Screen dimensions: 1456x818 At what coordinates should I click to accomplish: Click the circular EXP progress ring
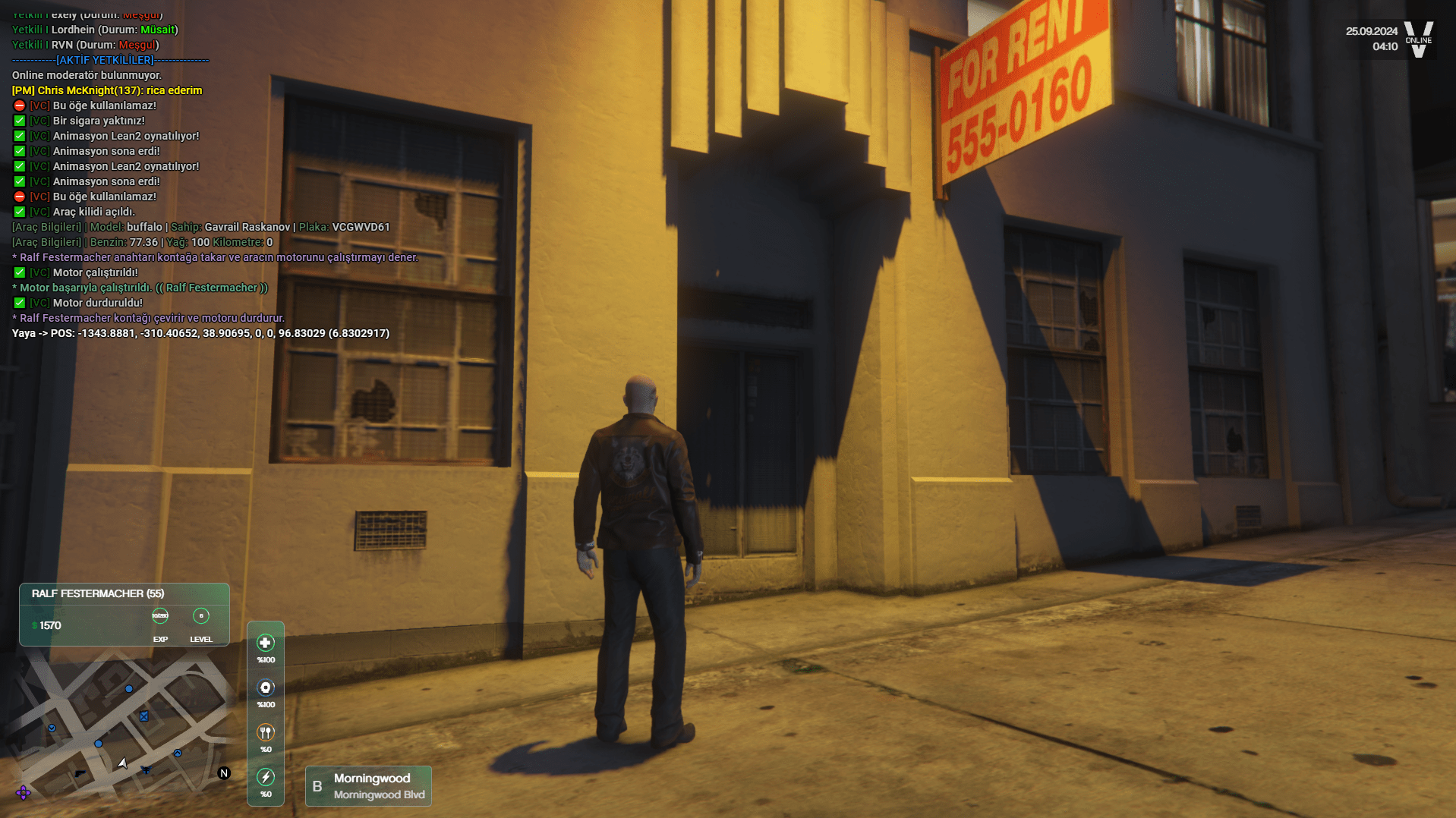pos(159,616)
